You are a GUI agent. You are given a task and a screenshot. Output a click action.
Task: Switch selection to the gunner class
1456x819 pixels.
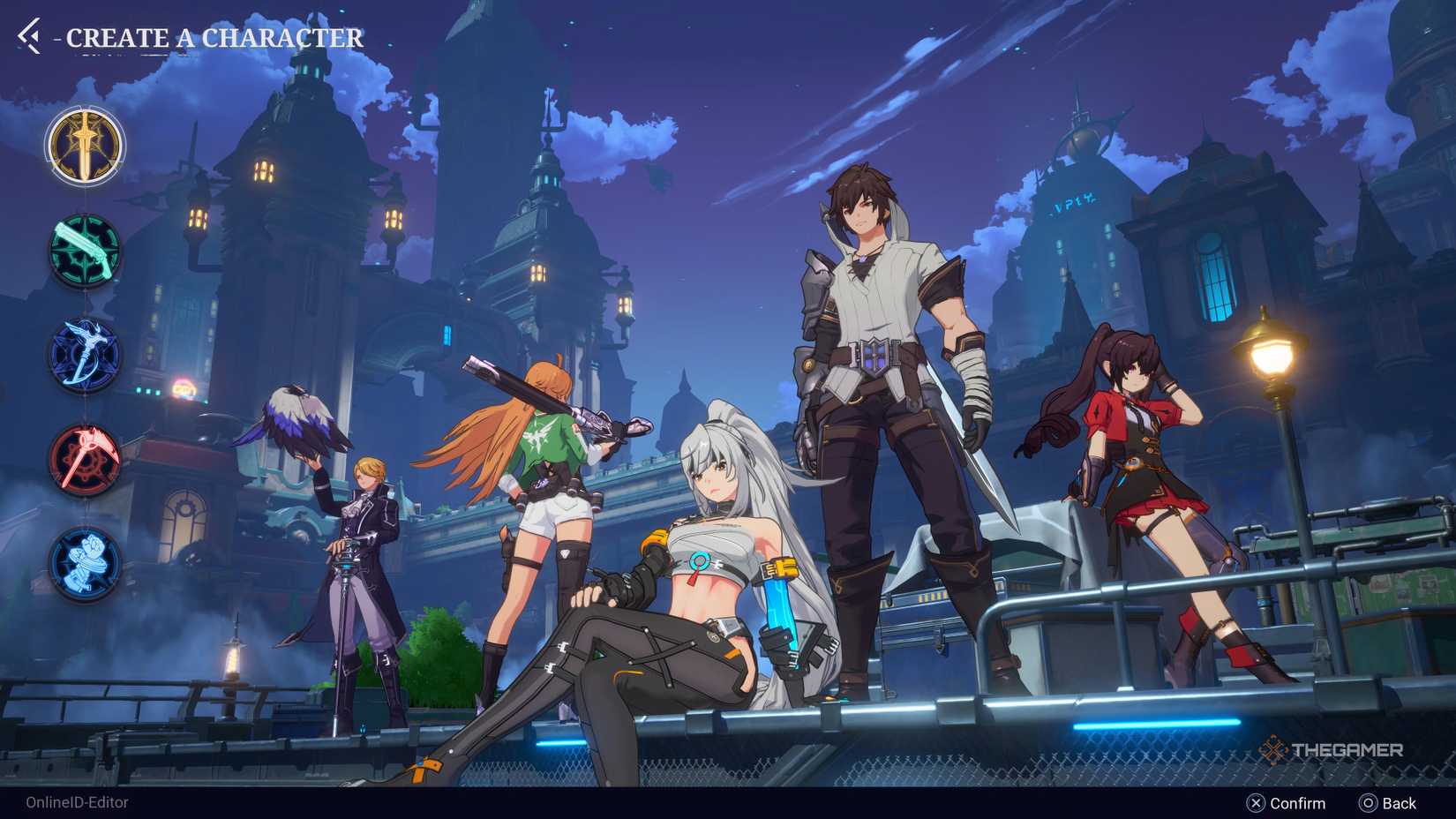[84, 250]
